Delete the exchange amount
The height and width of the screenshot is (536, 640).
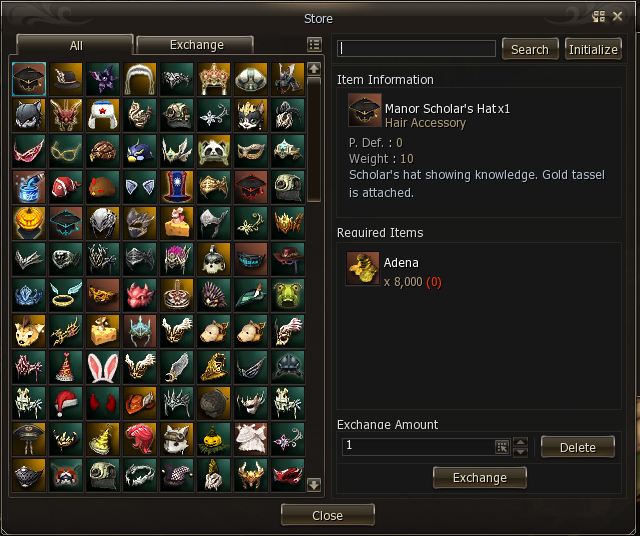click(x=577, y=447)
